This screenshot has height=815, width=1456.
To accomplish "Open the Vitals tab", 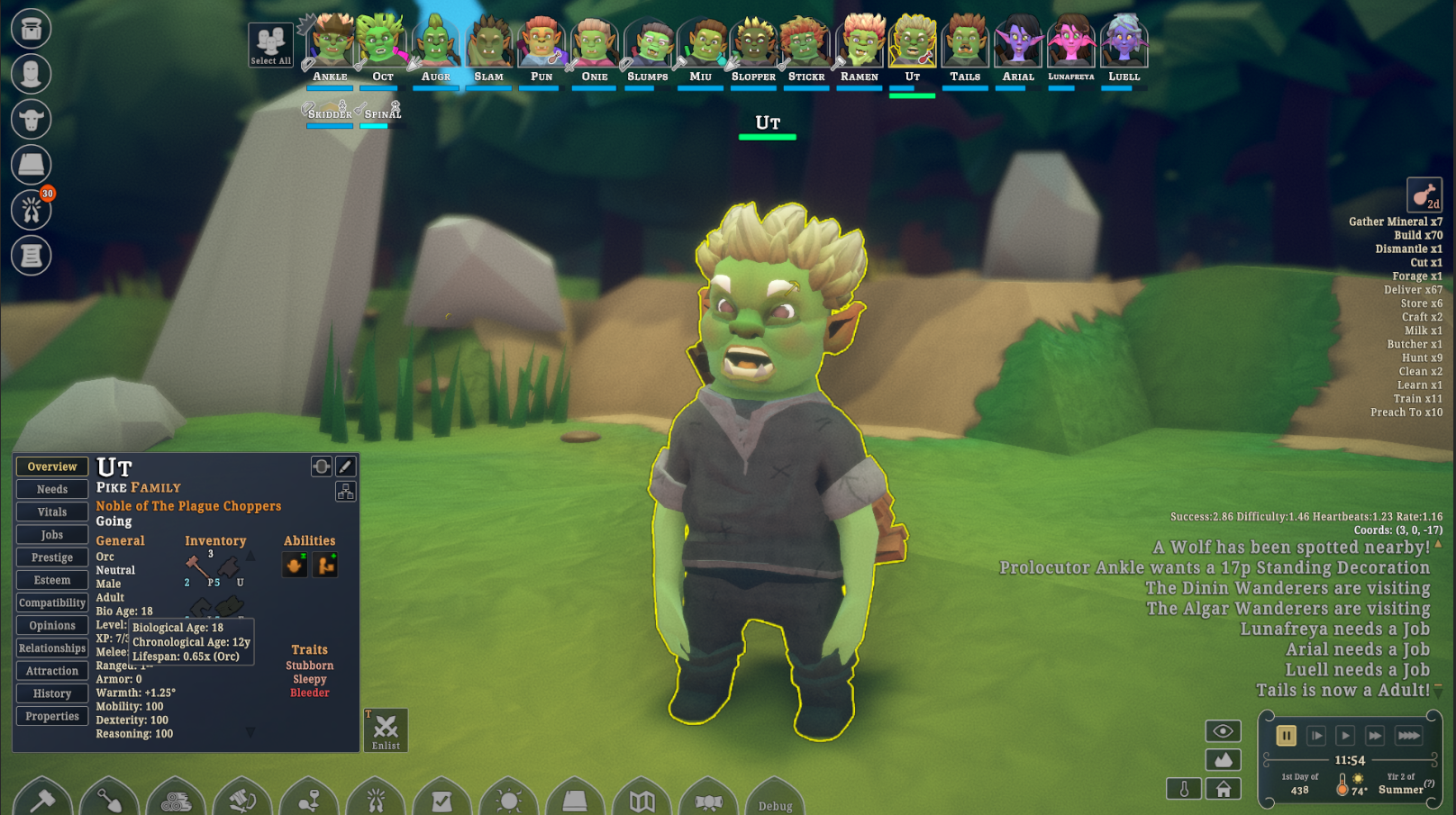I will (52, 512).
